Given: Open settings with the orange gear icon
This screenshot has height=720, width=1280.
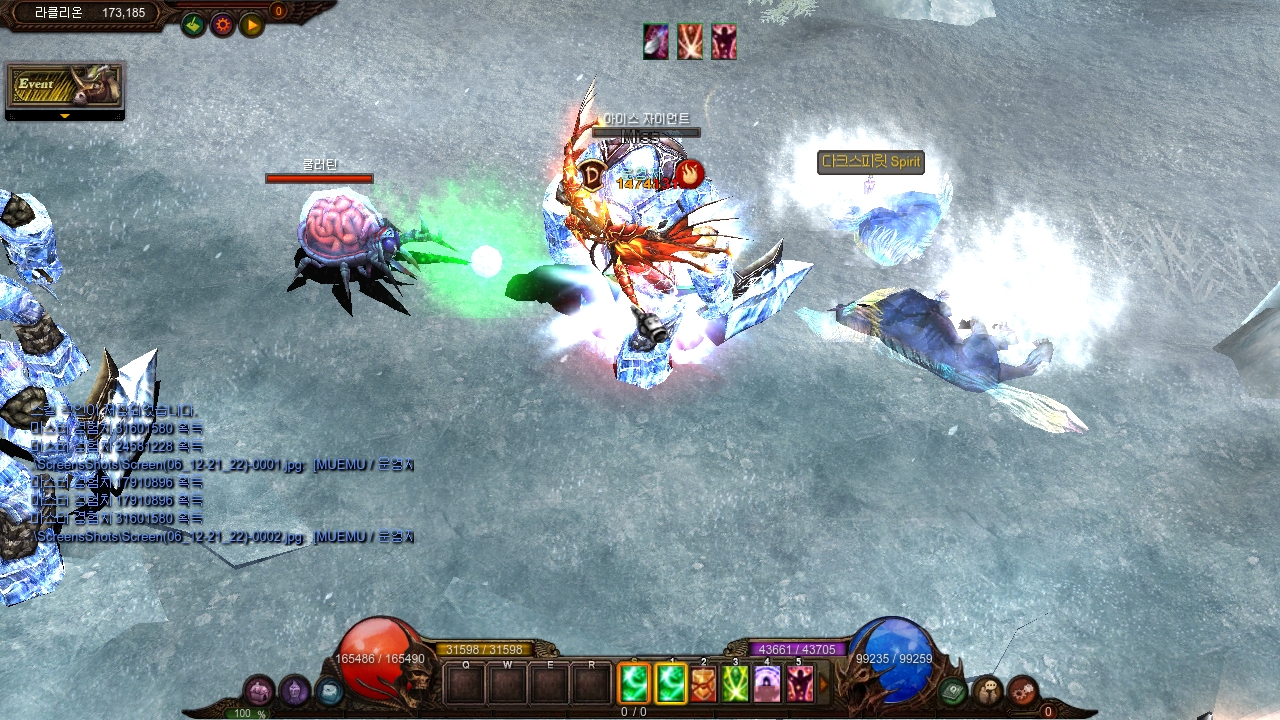Looking at the screenshot, I should pyautogui.click(x=222, y=25).
